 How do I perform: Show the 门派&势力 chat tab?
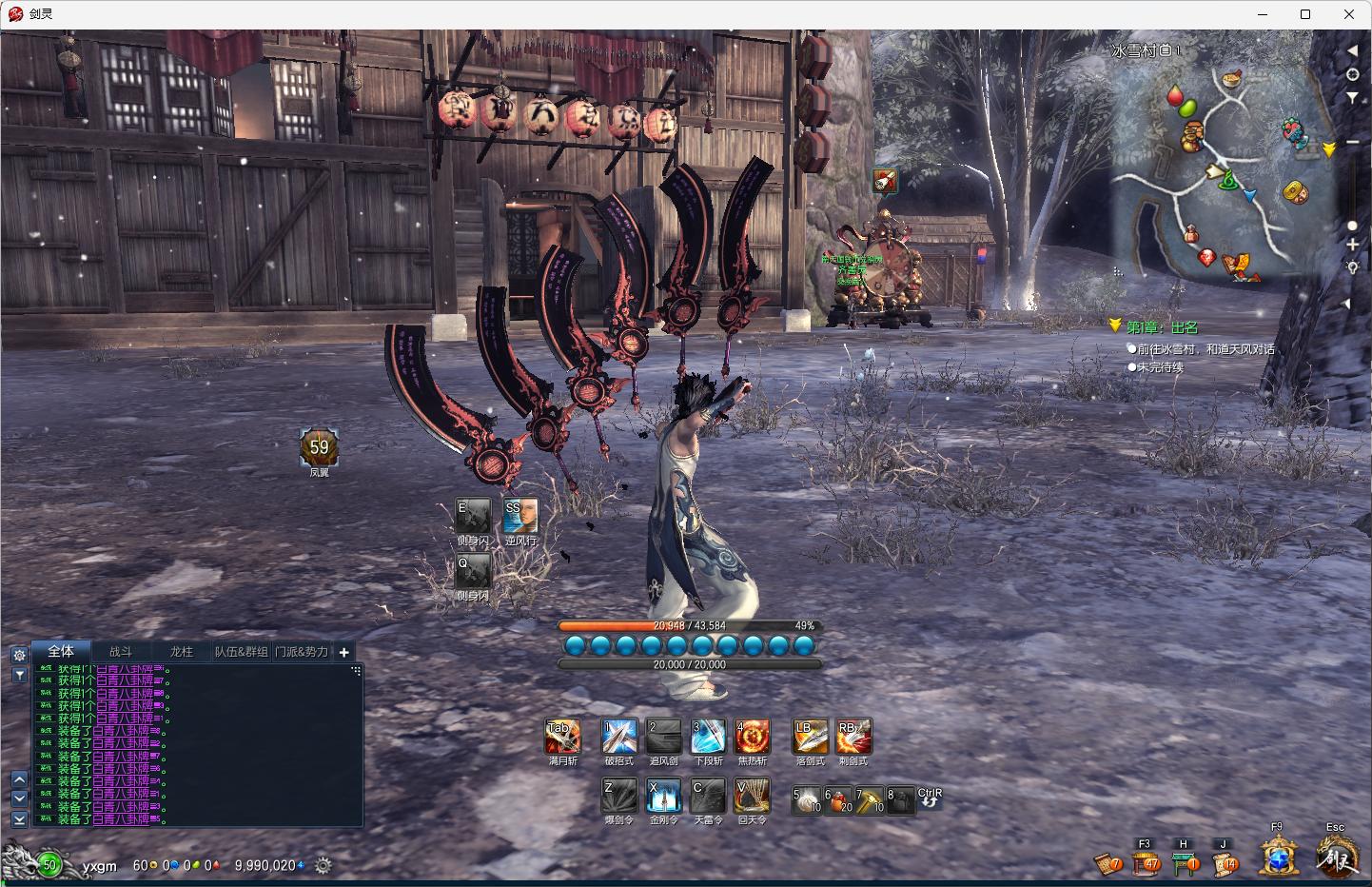302,652
